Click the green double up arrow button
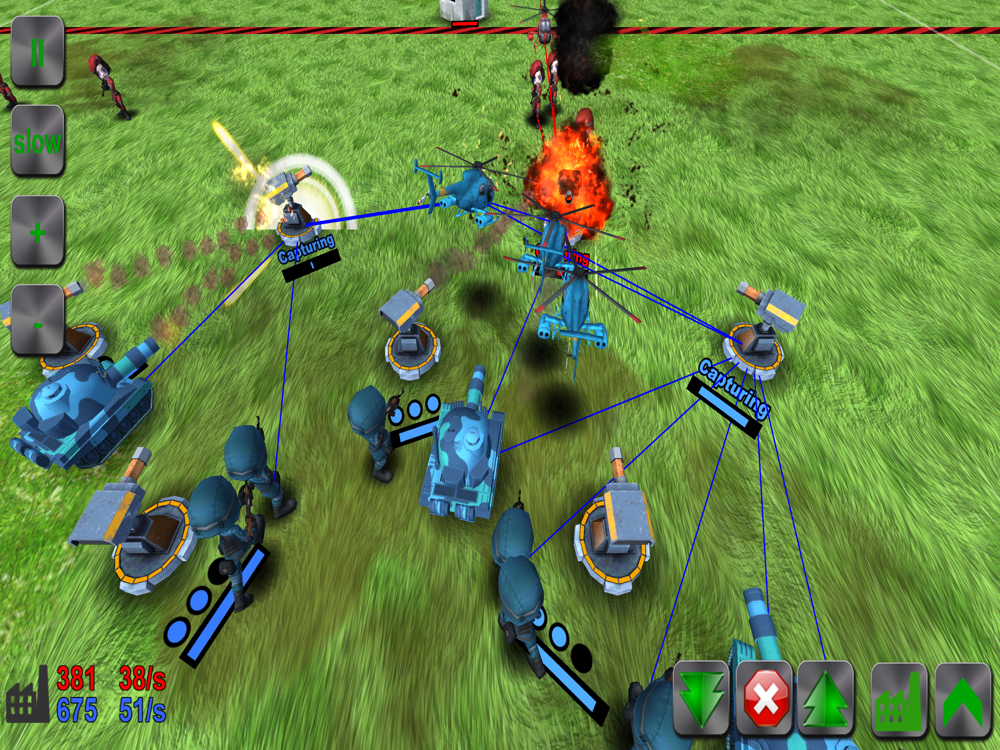 click(826, 699)
